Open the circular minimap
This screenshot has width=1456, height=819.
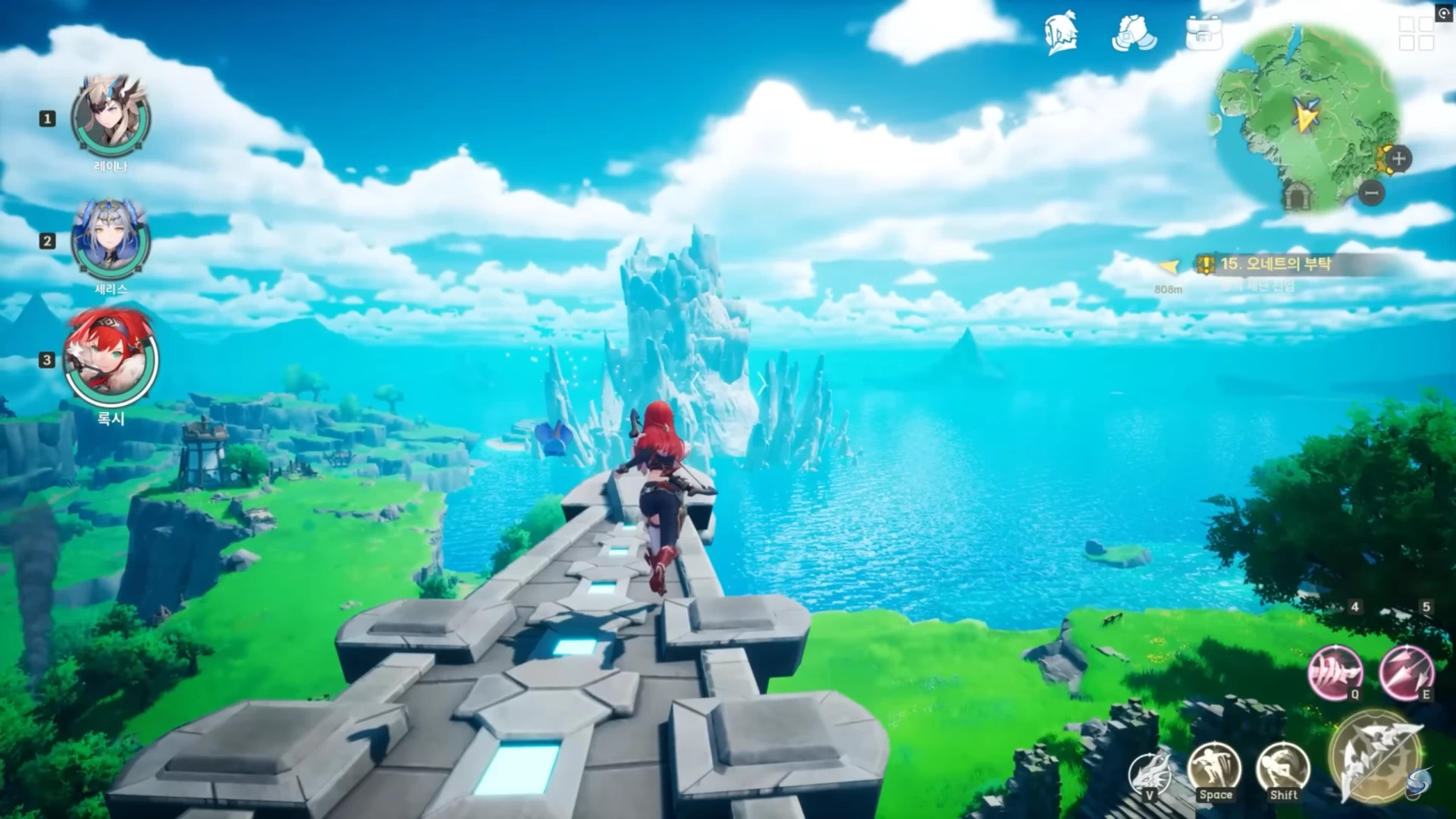coord(1307,118)
